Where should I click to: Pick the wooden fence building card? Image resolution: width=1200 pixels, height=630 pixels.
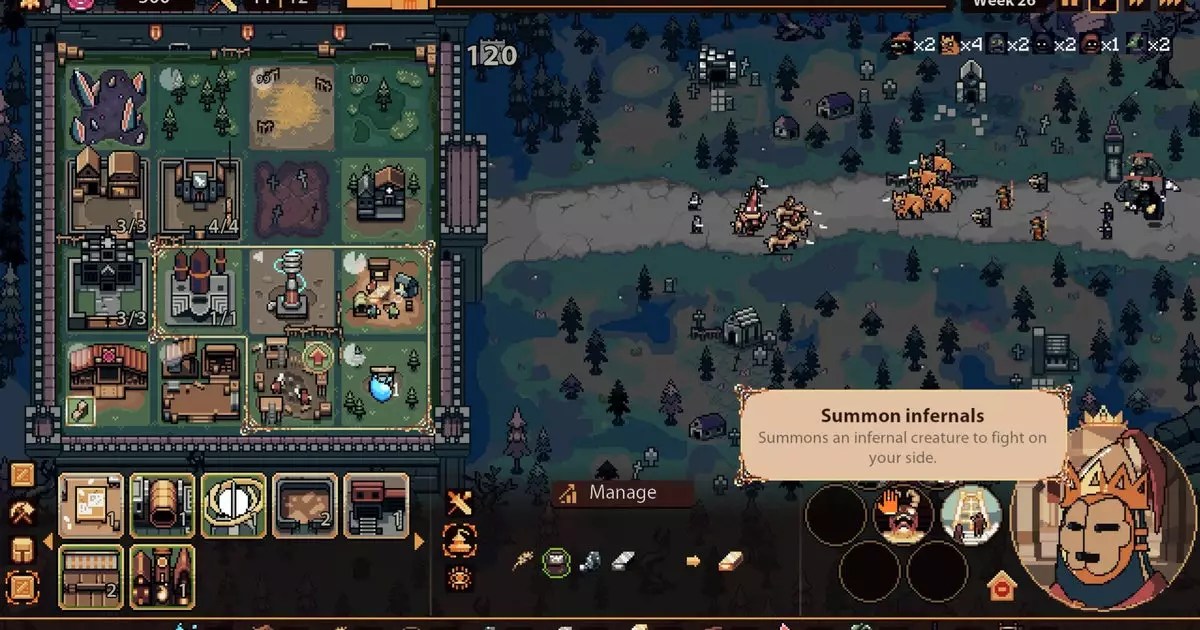[x=92, y=577]
